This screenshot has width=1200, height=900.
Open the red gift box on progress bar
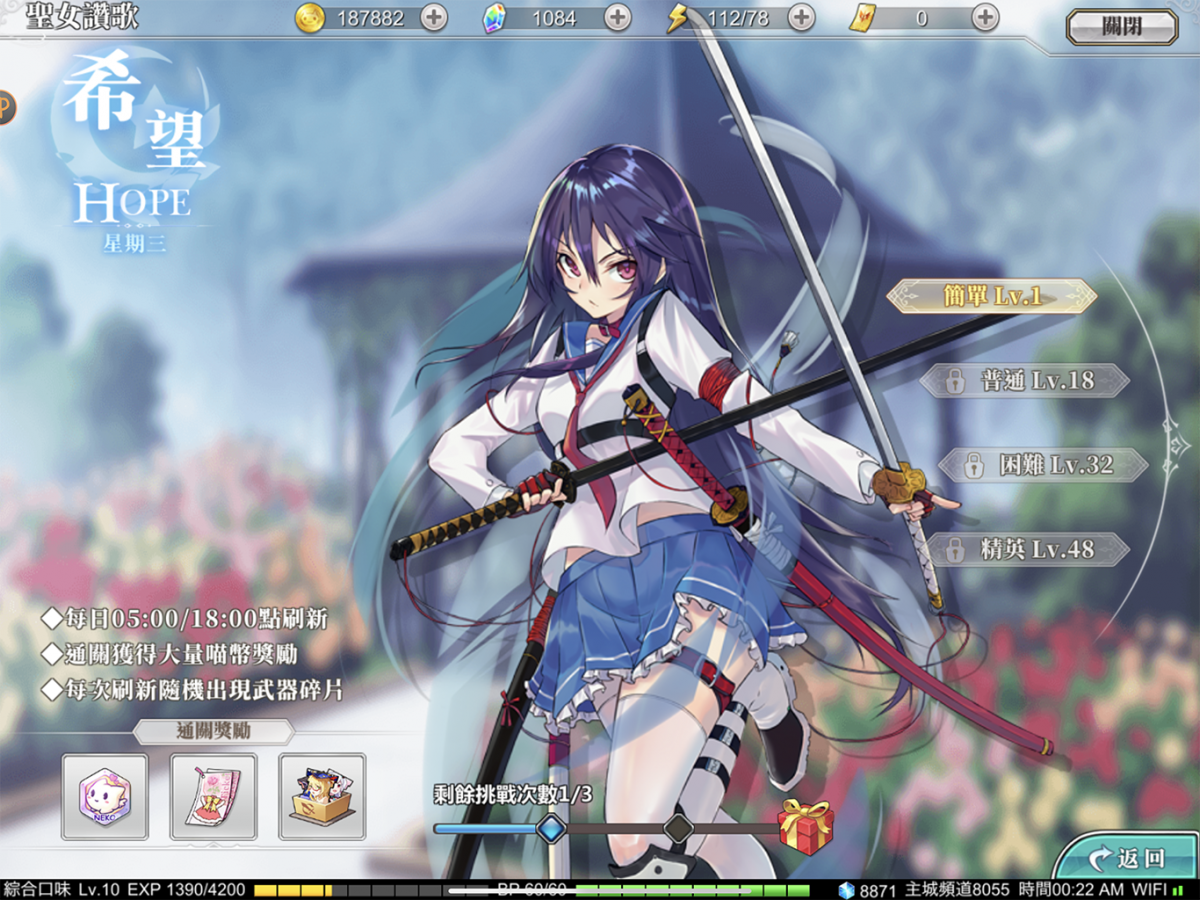click(x=805, y=826)
